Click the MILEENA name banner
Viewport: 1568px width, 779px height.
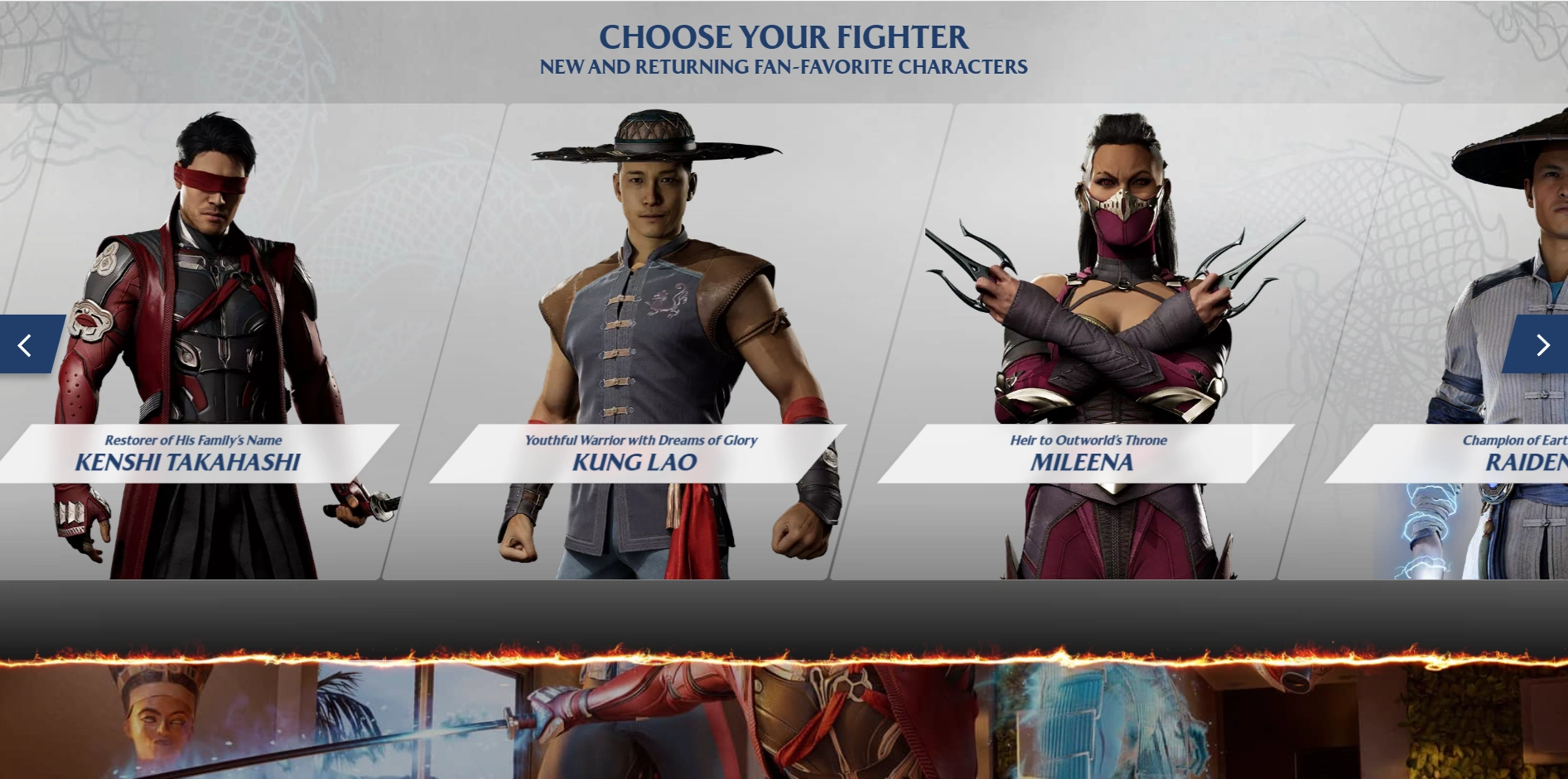[1083, 462]
